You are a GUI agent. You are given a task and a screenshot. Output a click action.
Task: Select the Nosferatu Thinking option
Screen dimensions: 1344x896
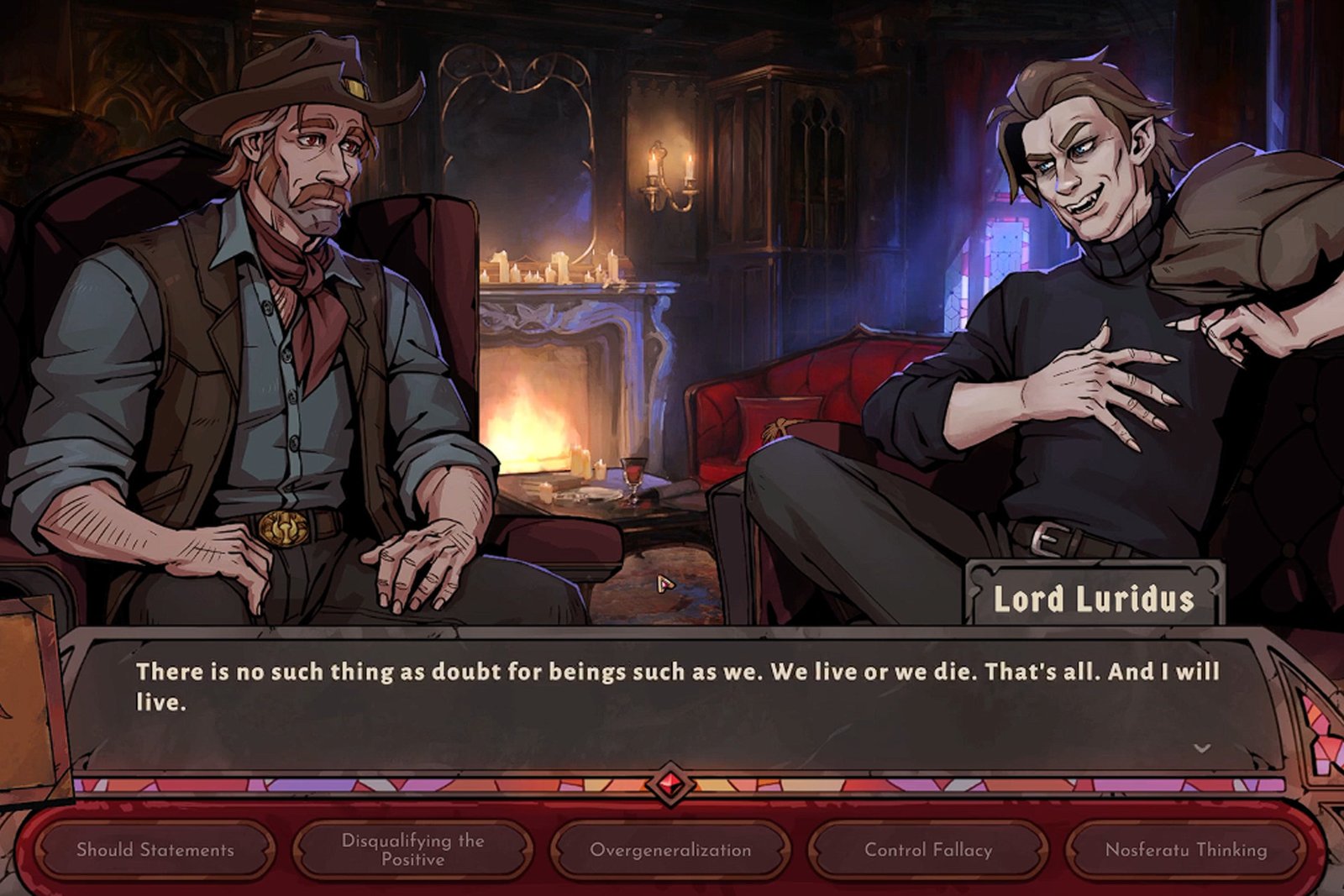(x=1186, y=850)
